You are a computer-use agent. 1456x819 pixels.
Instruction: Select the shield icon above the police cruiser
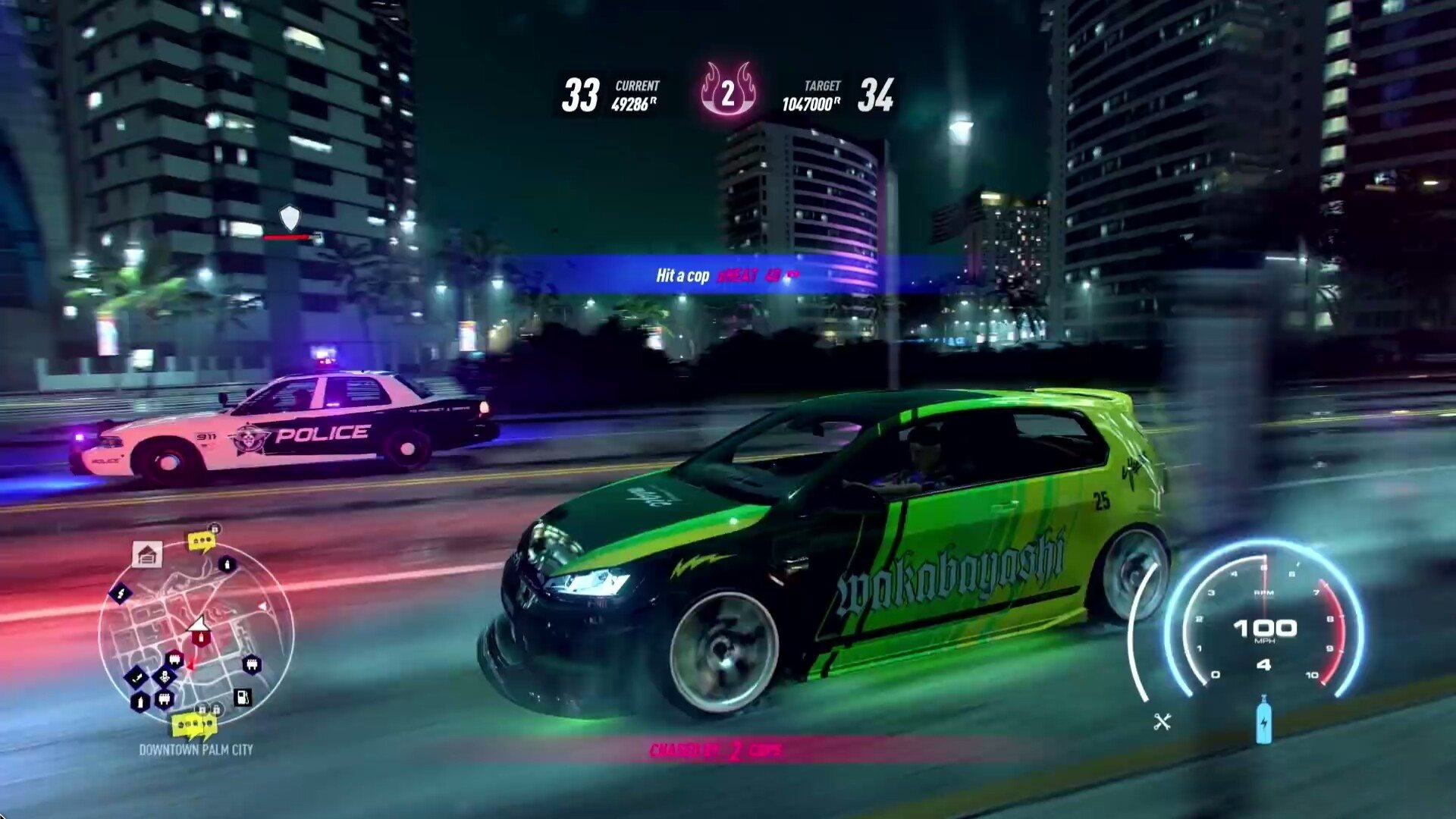pos(290,217)
